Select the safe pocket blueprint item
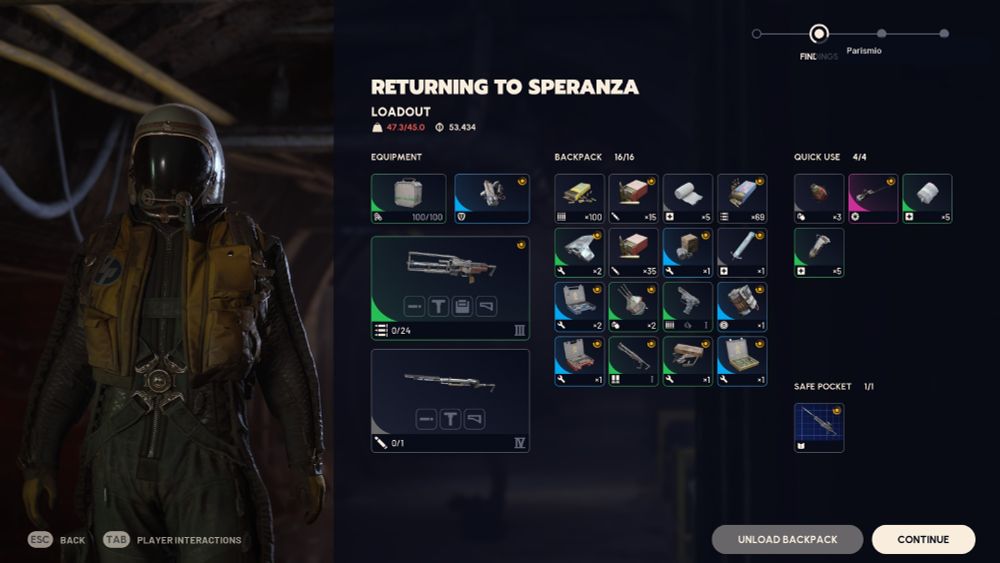This screenshot has height=563, width=1000. point(819,427)
